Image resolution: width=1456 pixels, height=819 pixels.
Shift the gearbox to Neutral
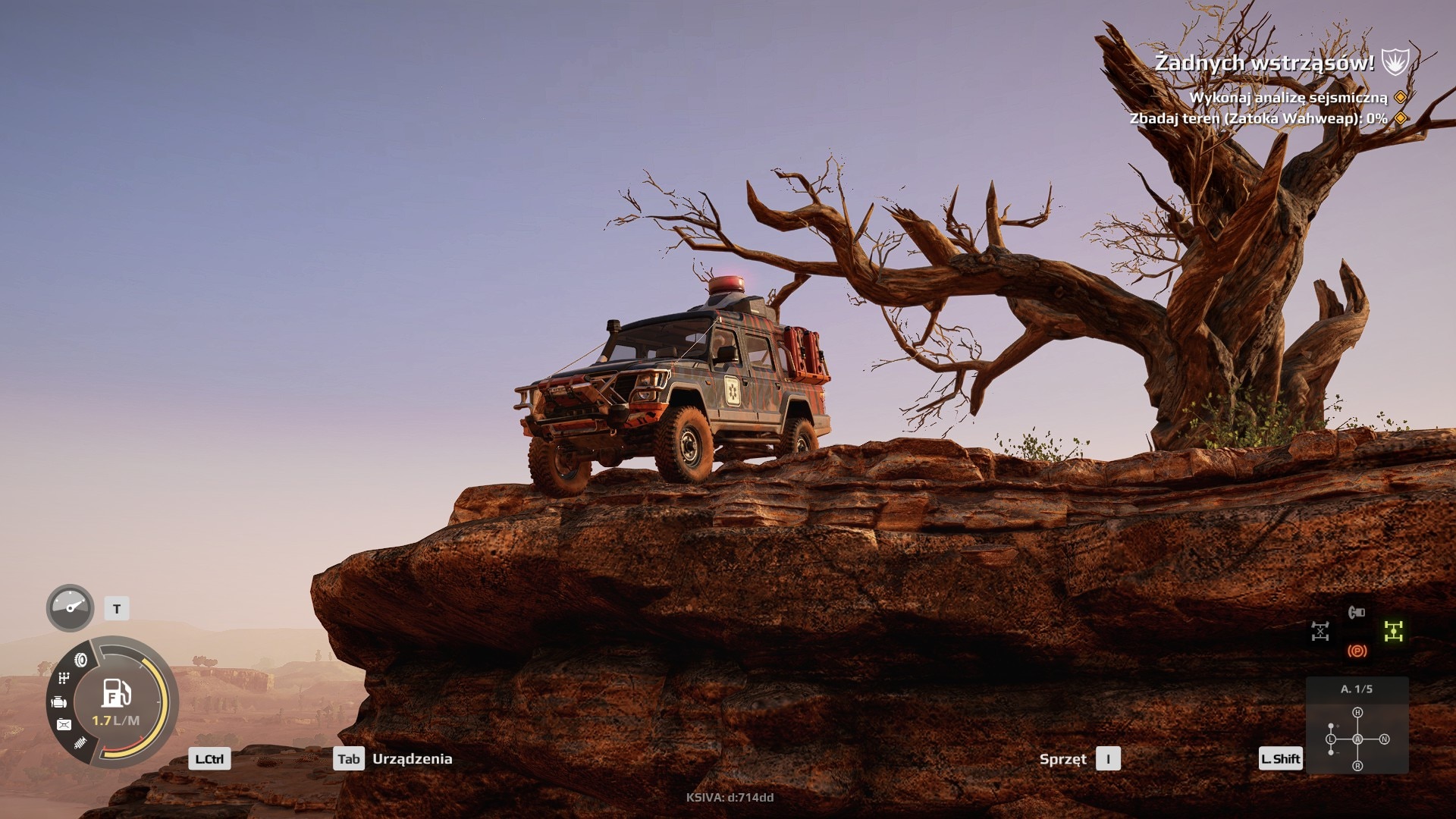coord(1384,739)
